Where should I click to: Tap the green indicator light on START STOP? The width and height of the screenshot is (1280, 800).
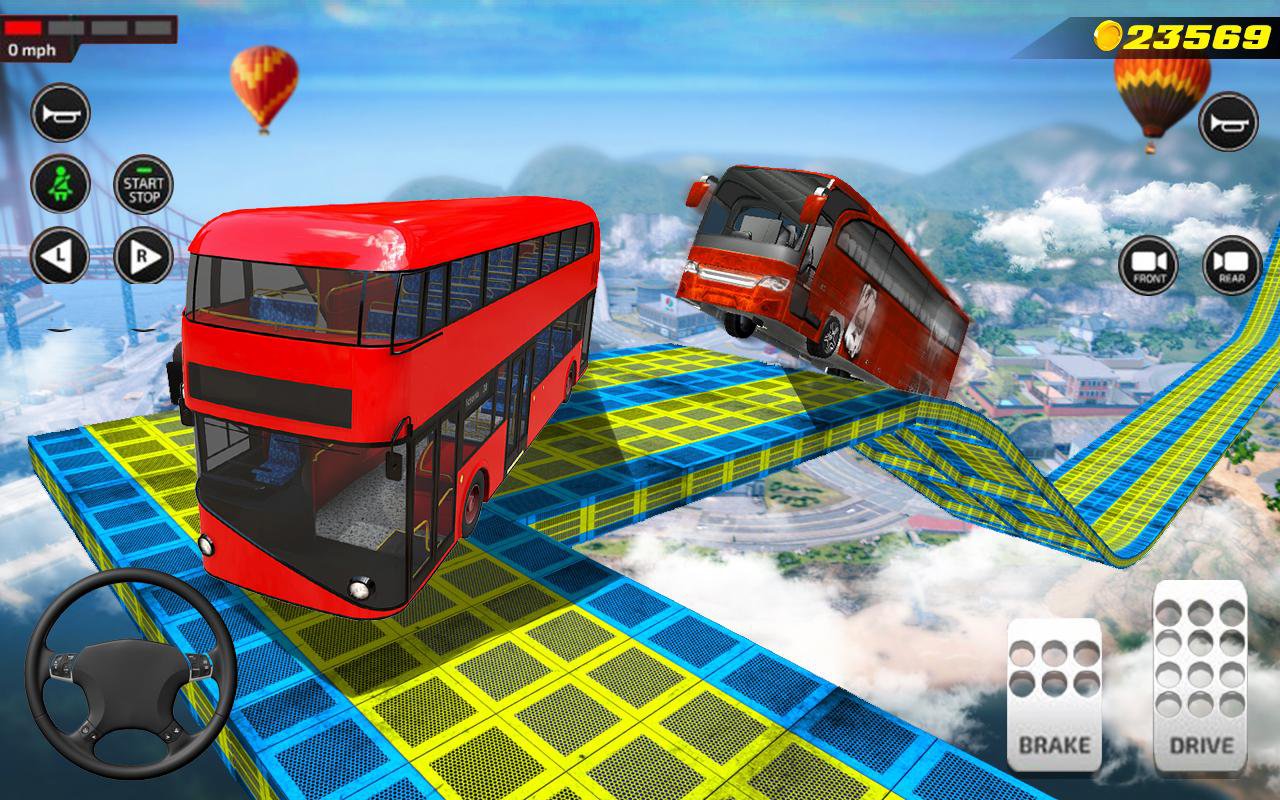click(143, 170)
